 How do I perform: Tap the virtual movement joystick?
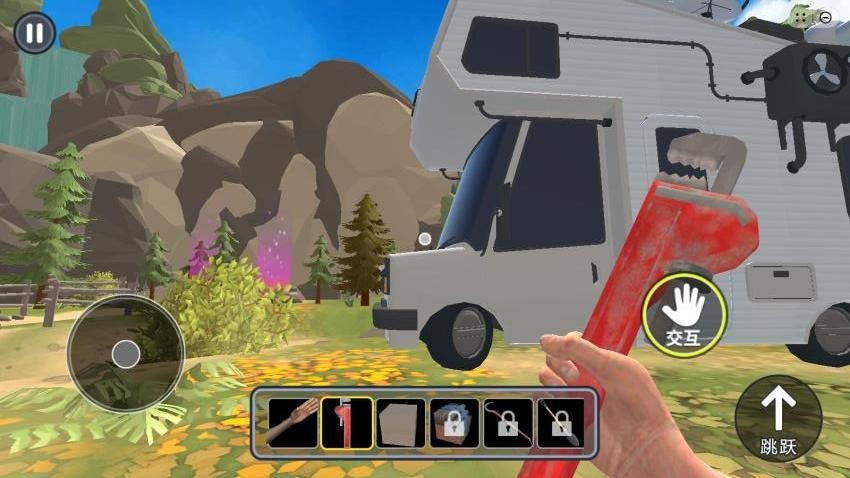125,353
